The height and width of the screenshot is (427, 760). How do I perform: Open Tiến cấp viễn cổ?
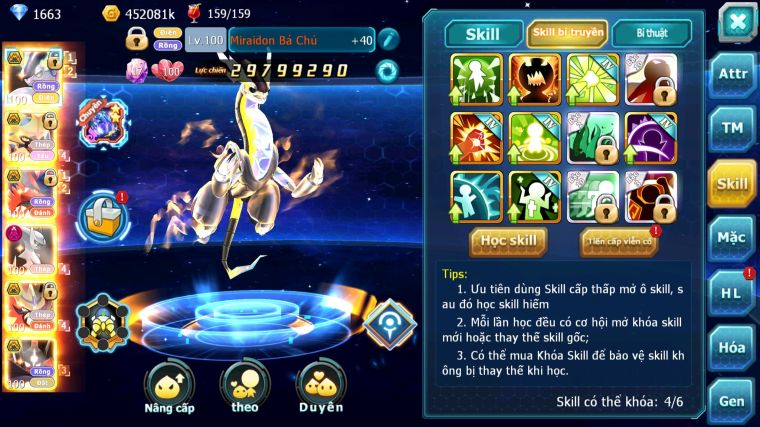point(618,241)
